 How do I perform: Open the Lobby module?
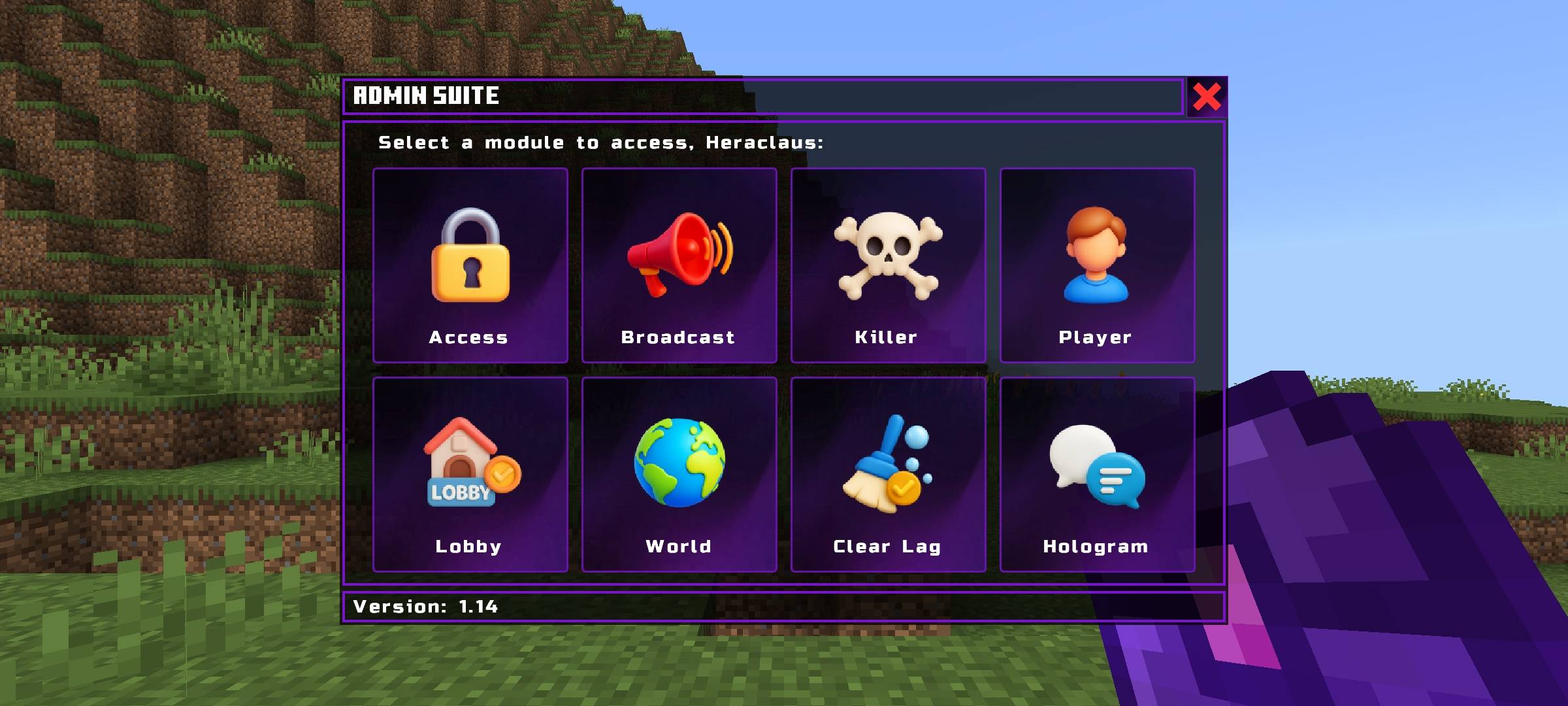pos(470,474)
